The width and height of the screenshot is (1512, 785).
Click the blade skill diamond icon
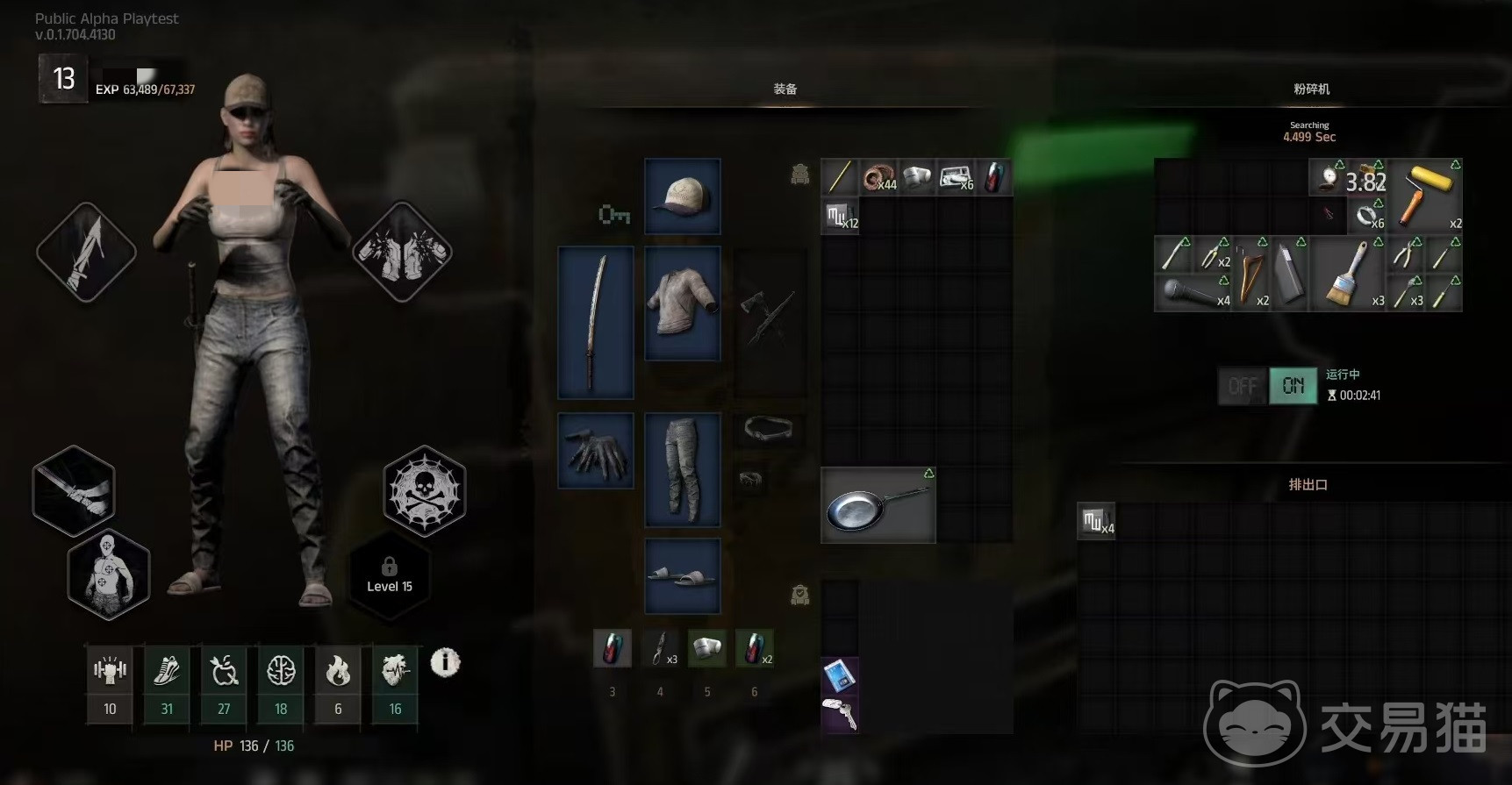click(86, 252)
